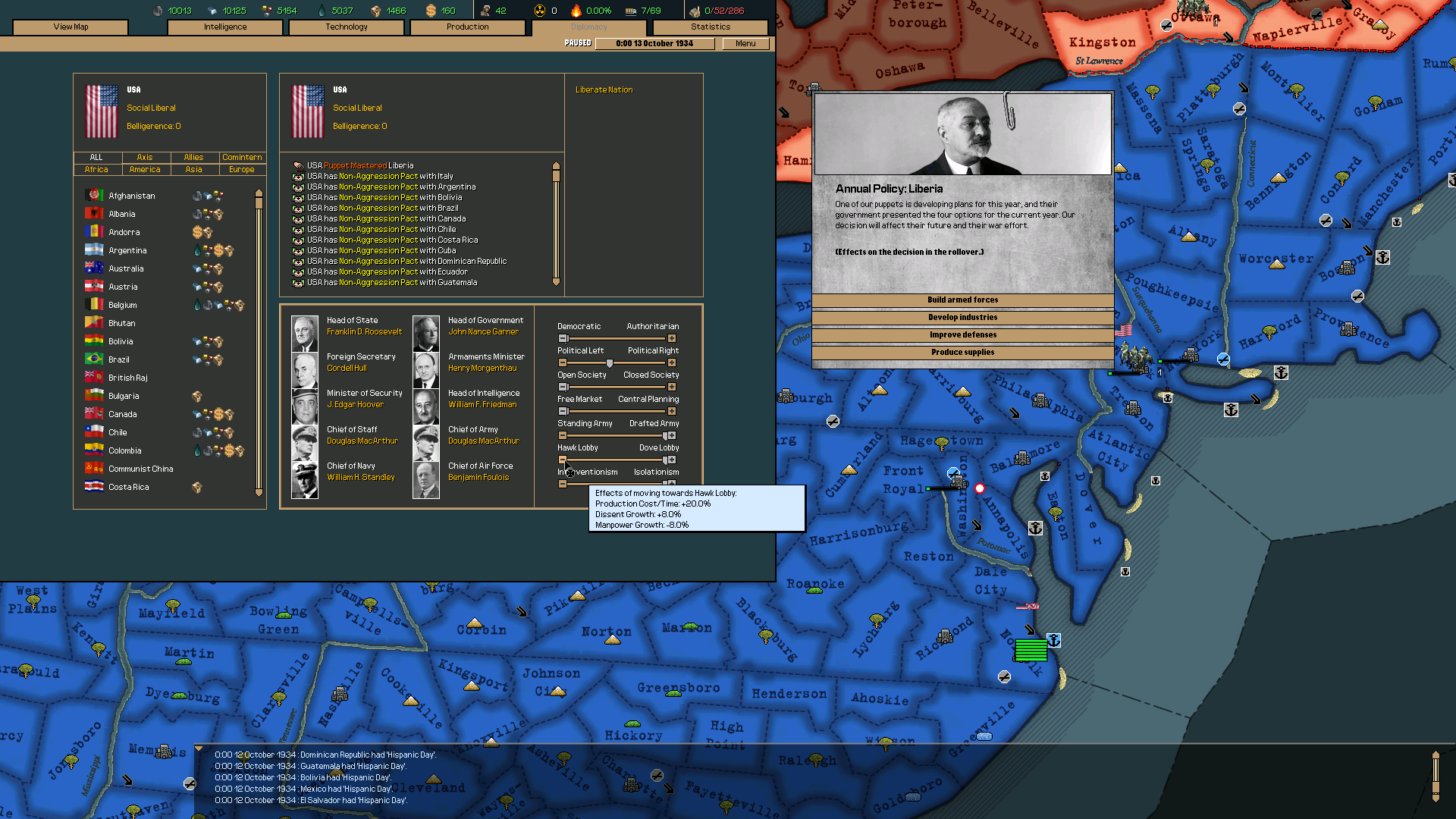This screenshot has width=1456, height=819.
Task: Click J. Edgar Hoover's minister portrait
Action: (304, 405)
